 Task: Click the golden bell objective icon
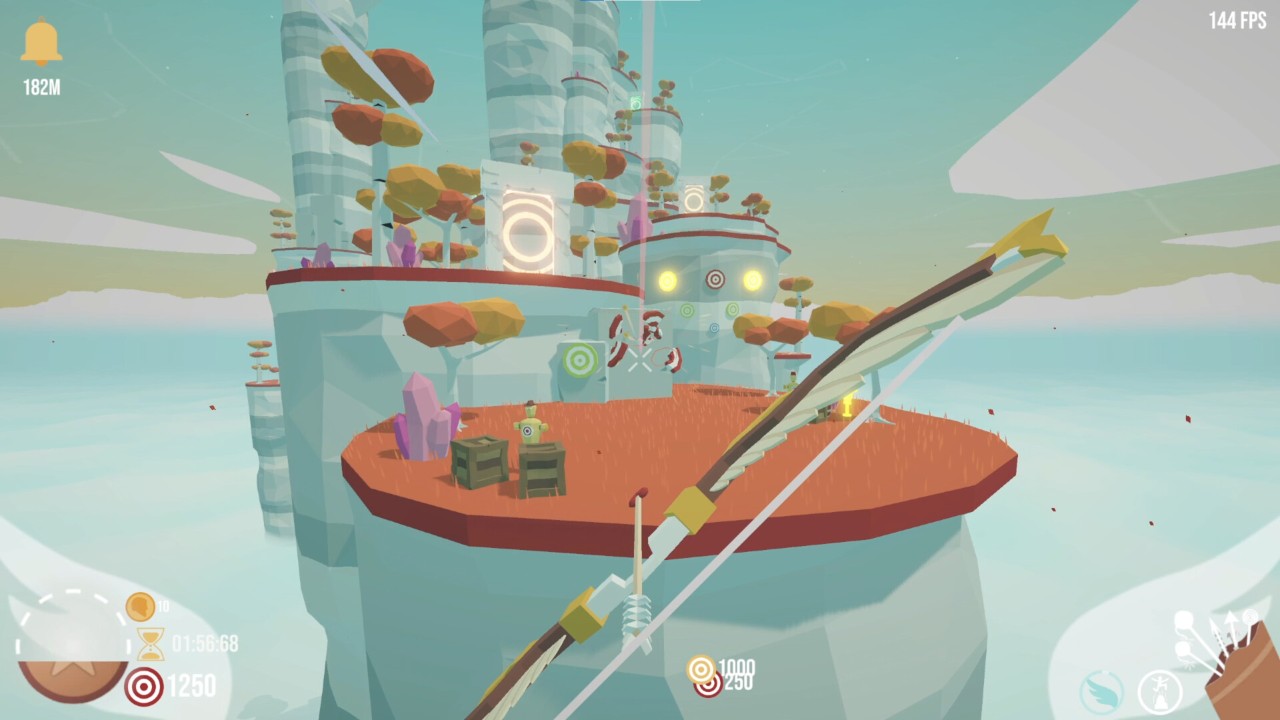pos(41,44)
